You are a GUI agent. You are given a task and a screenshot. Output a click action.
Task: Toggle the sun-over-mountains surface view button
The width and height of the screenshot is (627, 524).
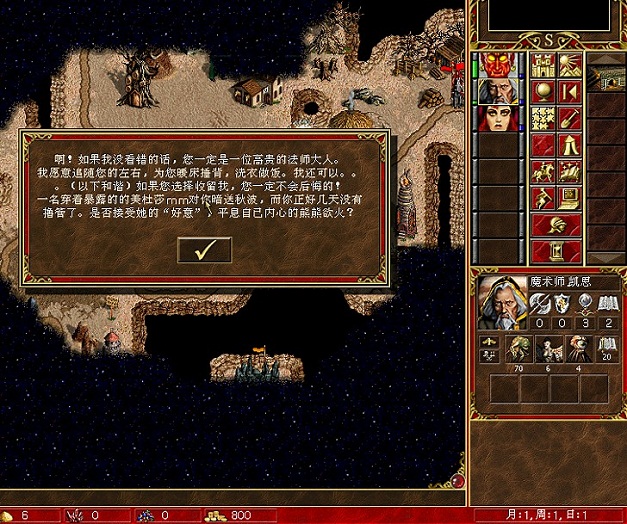click(x=569, y=66)
